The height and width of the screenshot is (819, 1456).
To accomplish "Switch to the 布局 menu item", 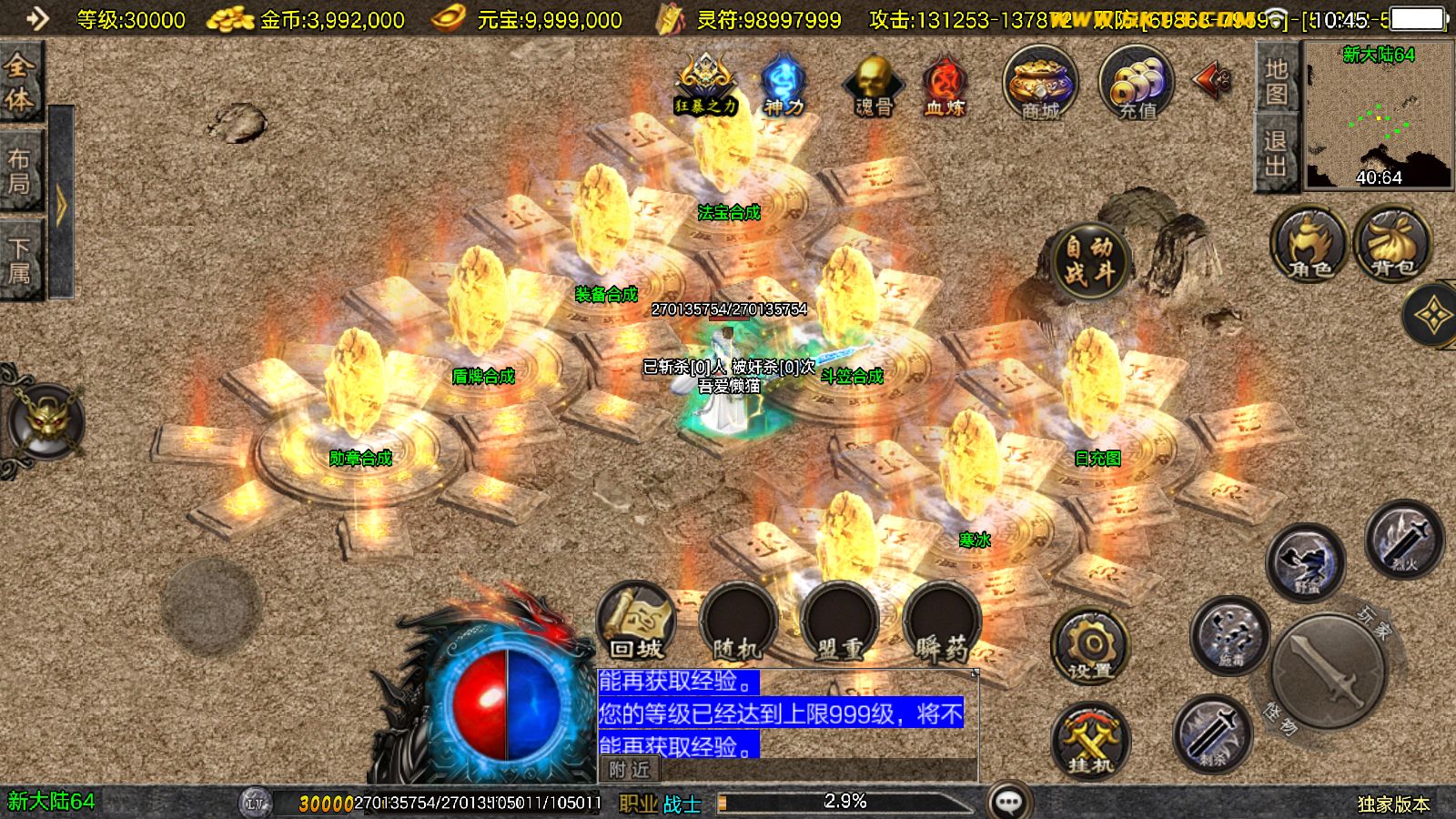I will (x=19, y=168).
